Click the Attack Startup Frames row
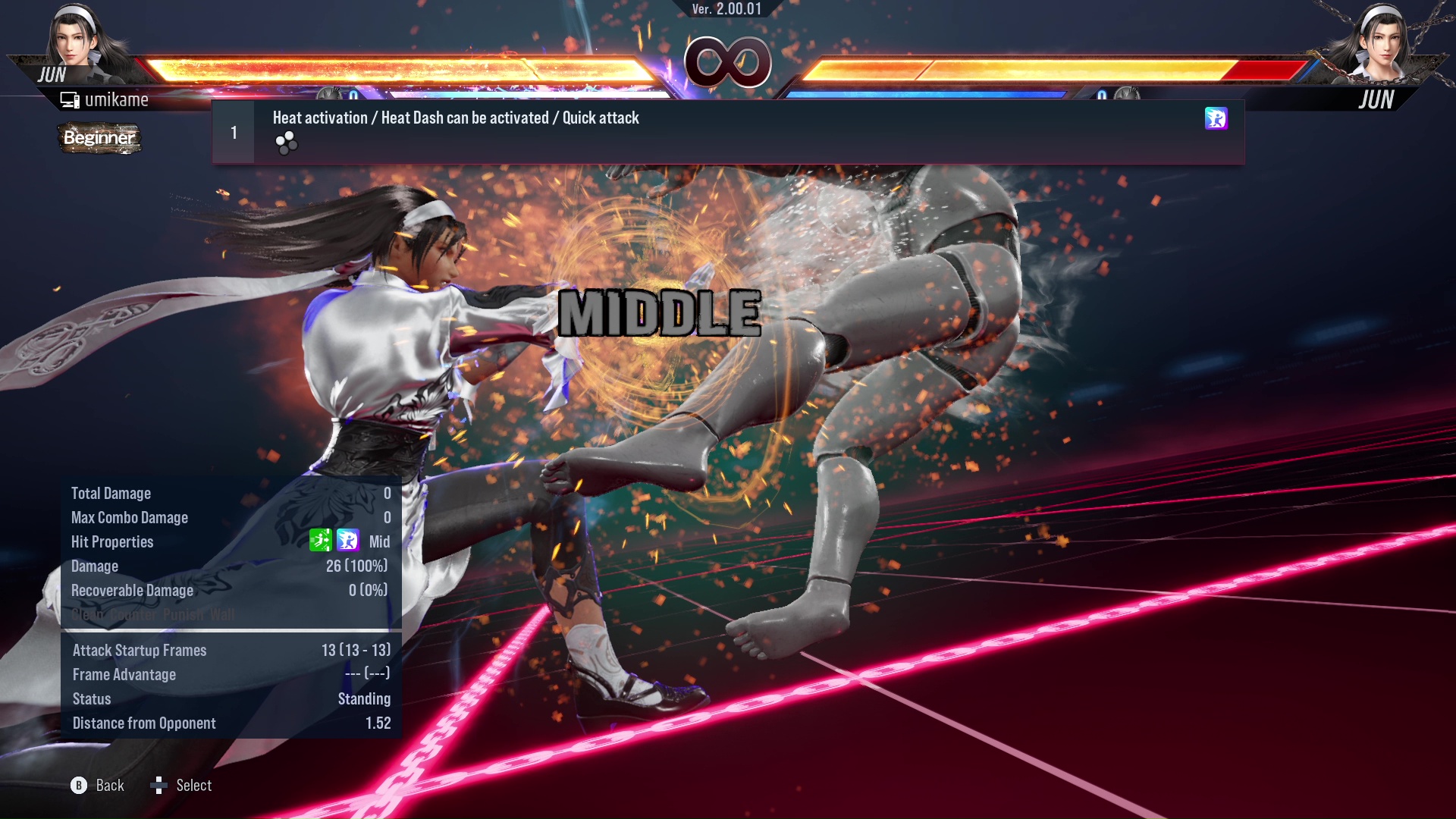Viewport: 1456px width, 819px height. (140, 650)
